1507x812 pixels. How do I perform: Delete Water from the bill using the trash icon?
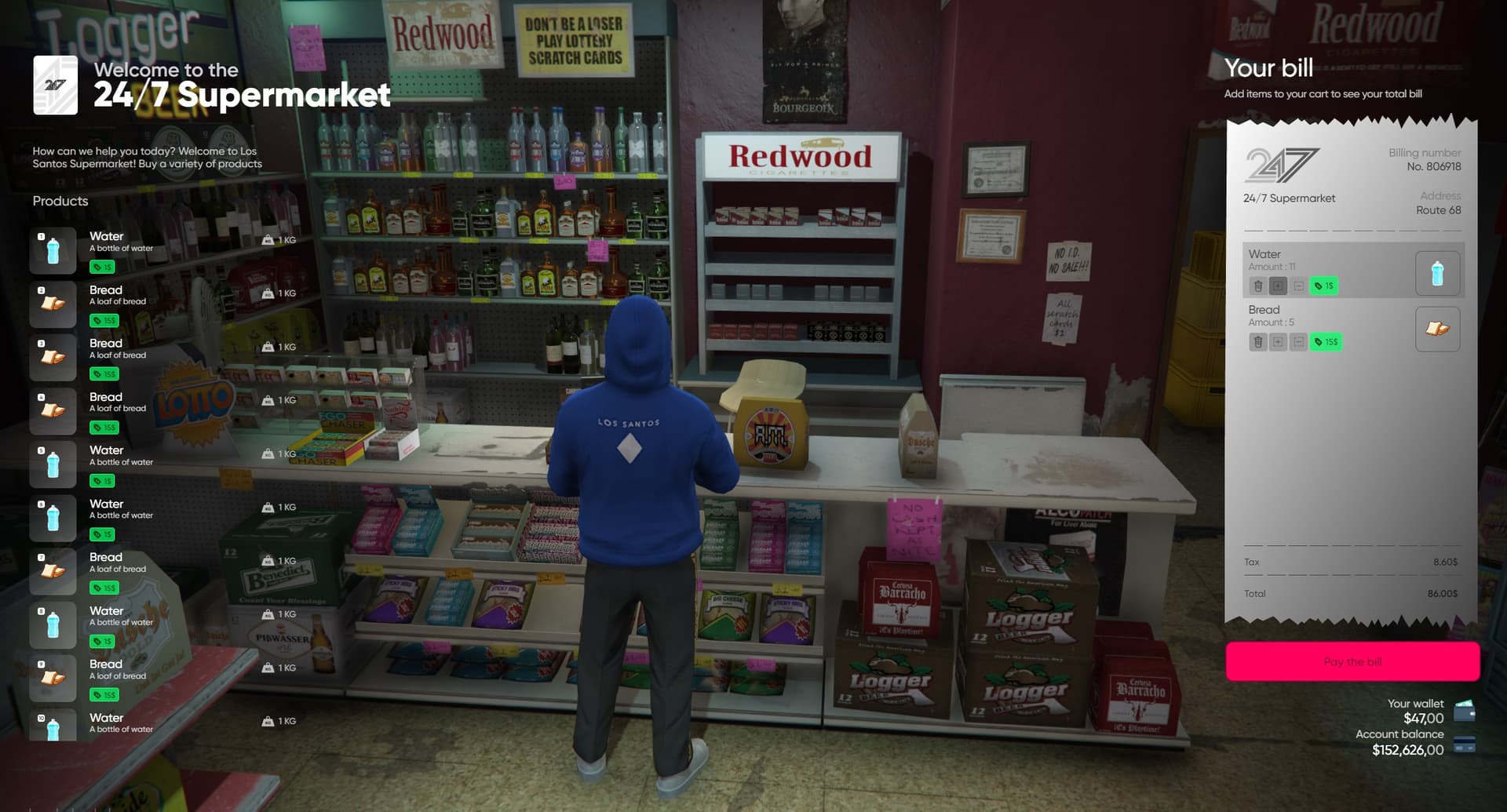pos(1258,286)
